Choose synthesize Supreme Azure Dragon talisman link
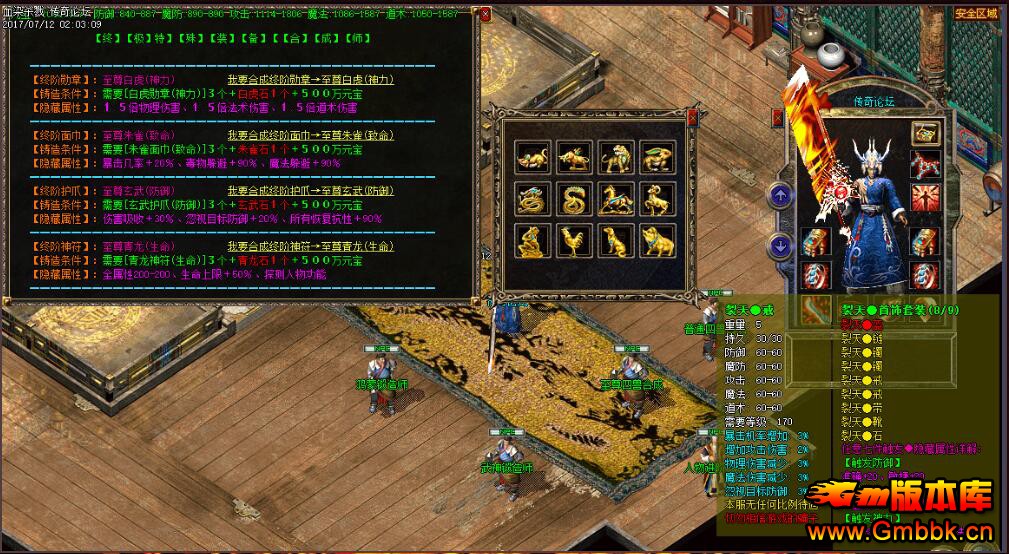Image resolution: width=1009 pixels, height=554 pixels. (311, 247)
